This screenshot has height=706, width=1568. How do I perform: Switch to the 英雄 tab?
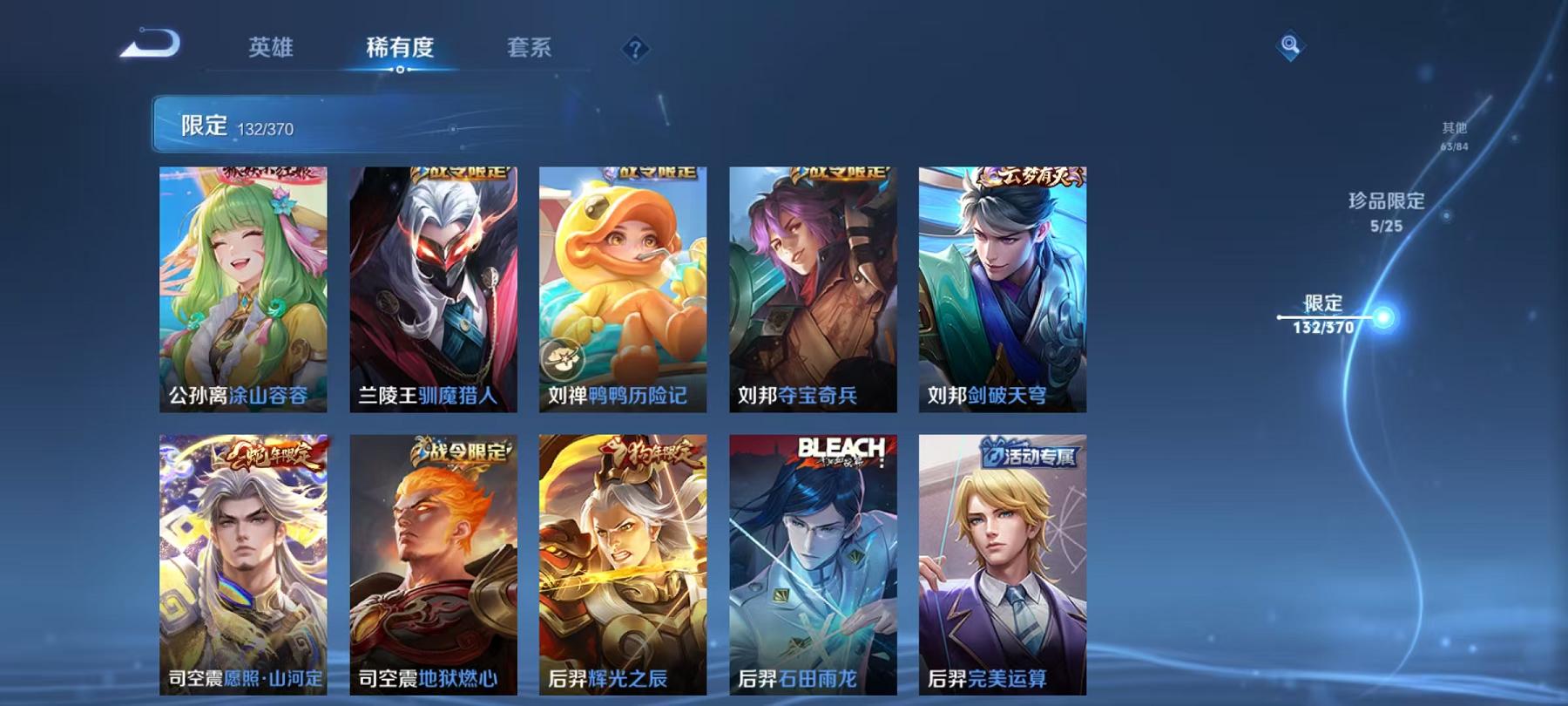point(271,50)
